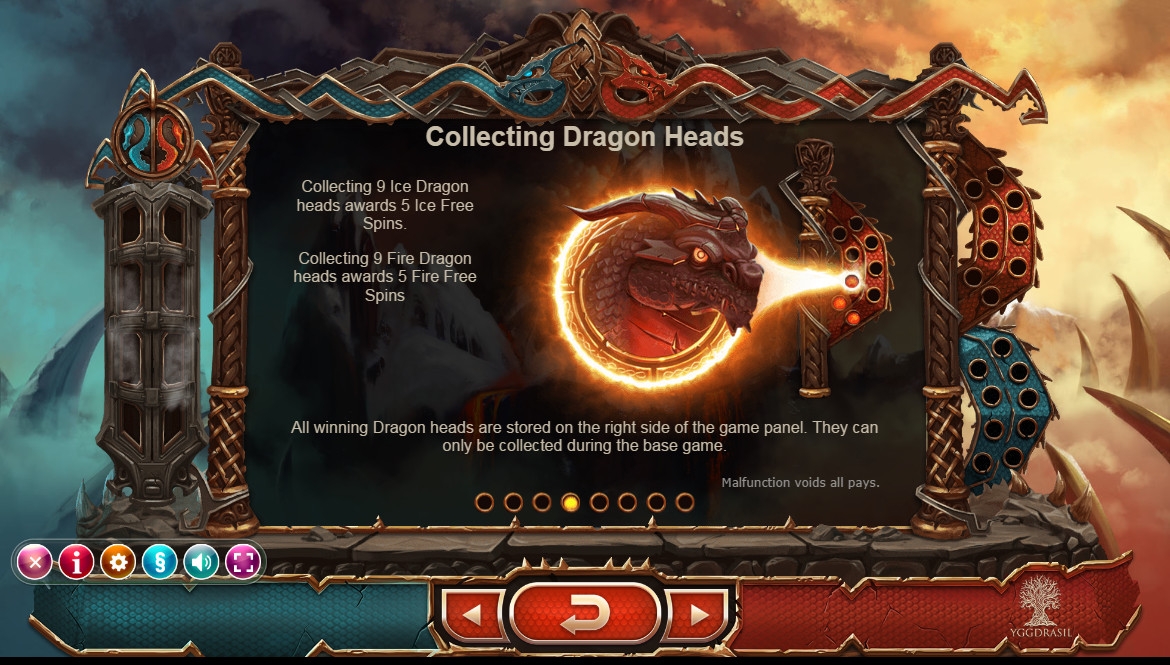Show game rules with the blue section-sign icon

160,562
